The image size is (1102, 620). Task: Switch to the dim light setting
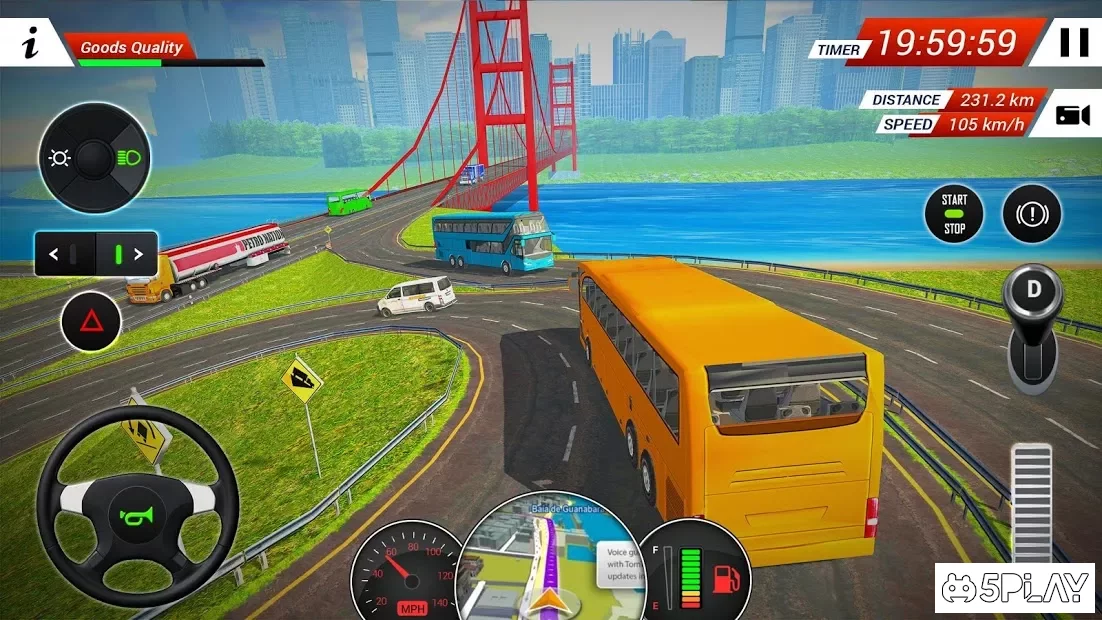coord(61,158)
